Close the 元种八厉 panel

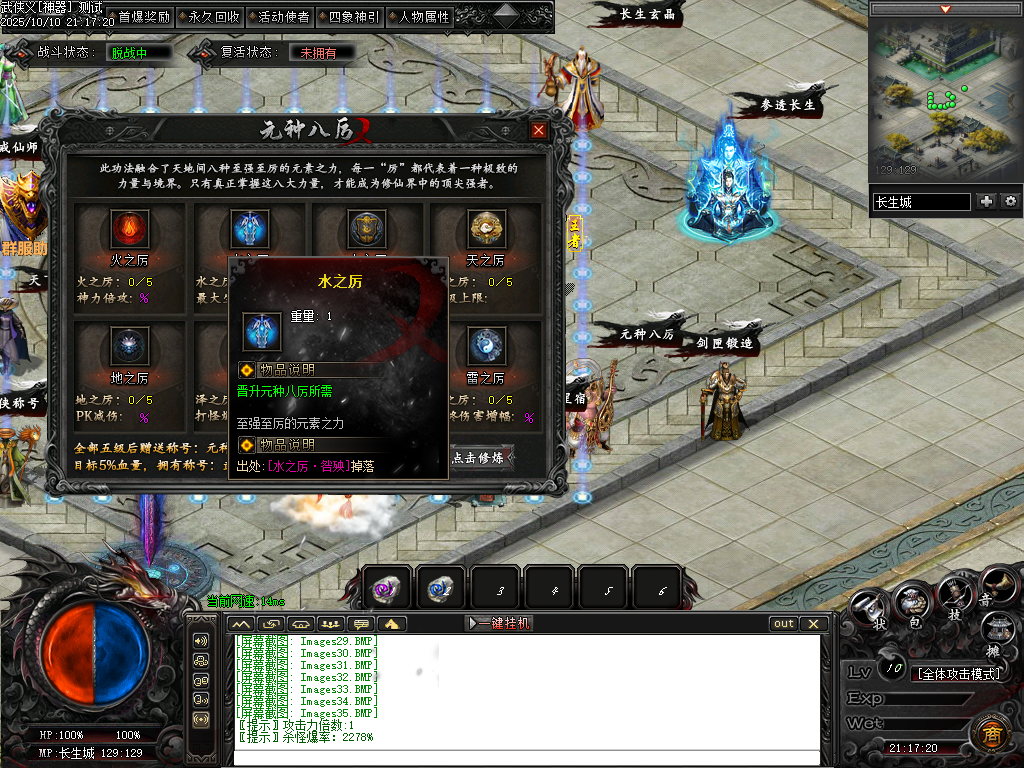click(539, 131)
